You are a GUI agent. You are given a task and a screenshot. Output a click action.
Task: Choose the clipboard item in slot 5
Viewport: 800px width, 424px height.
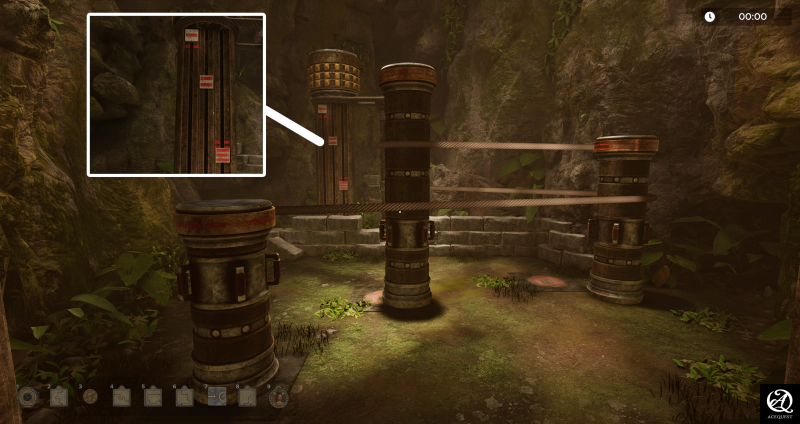coord(154,397)
